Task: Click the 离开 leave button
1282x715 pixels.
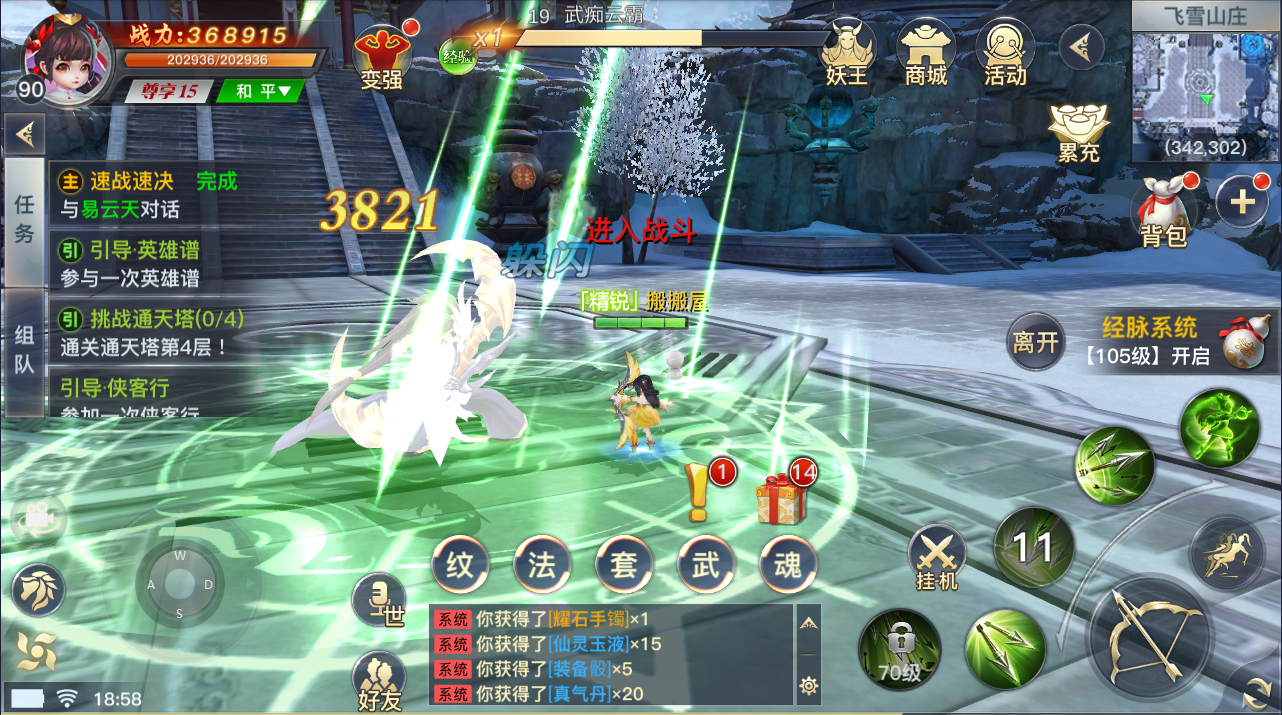Action: 1035,343
